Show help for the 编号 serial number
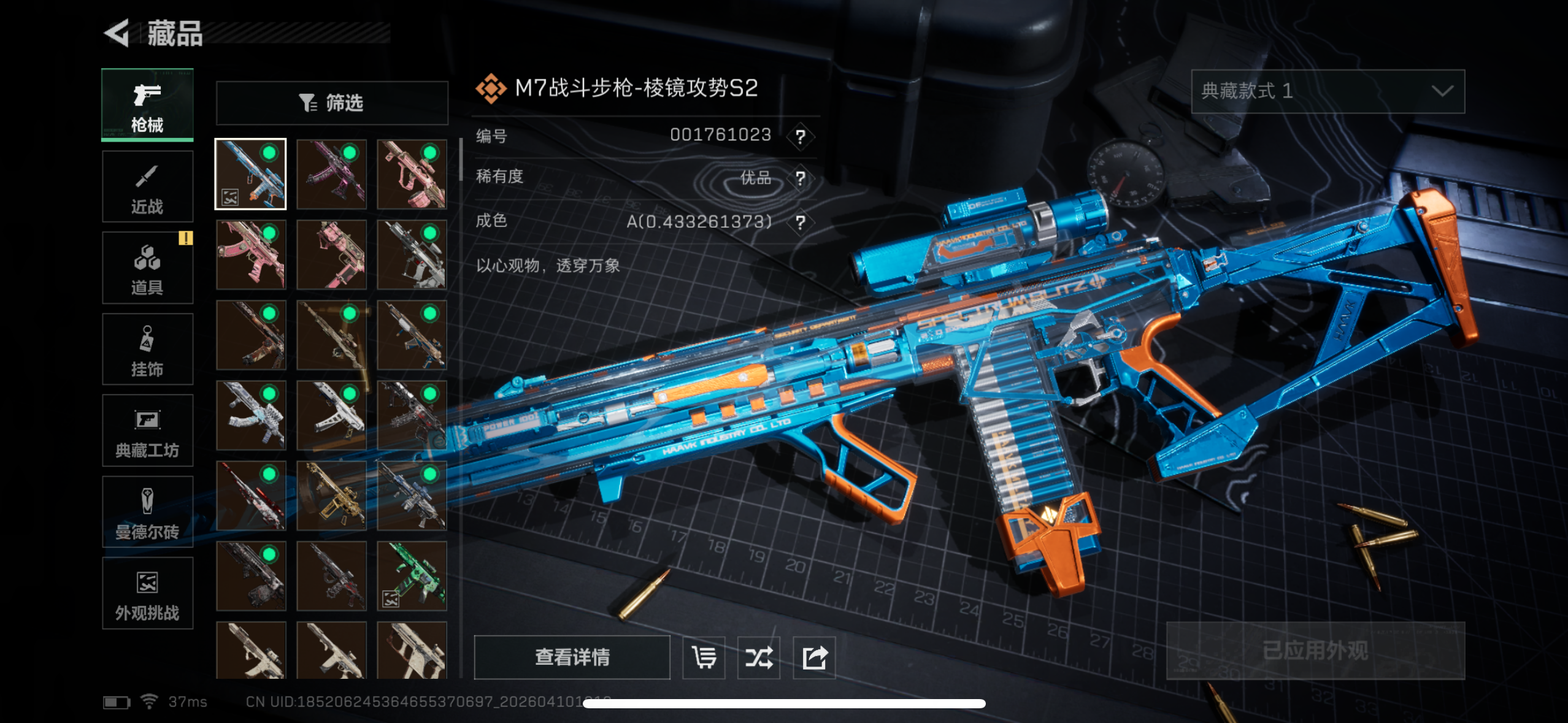Screen dimensions: 1568x723 pos(801,136)
